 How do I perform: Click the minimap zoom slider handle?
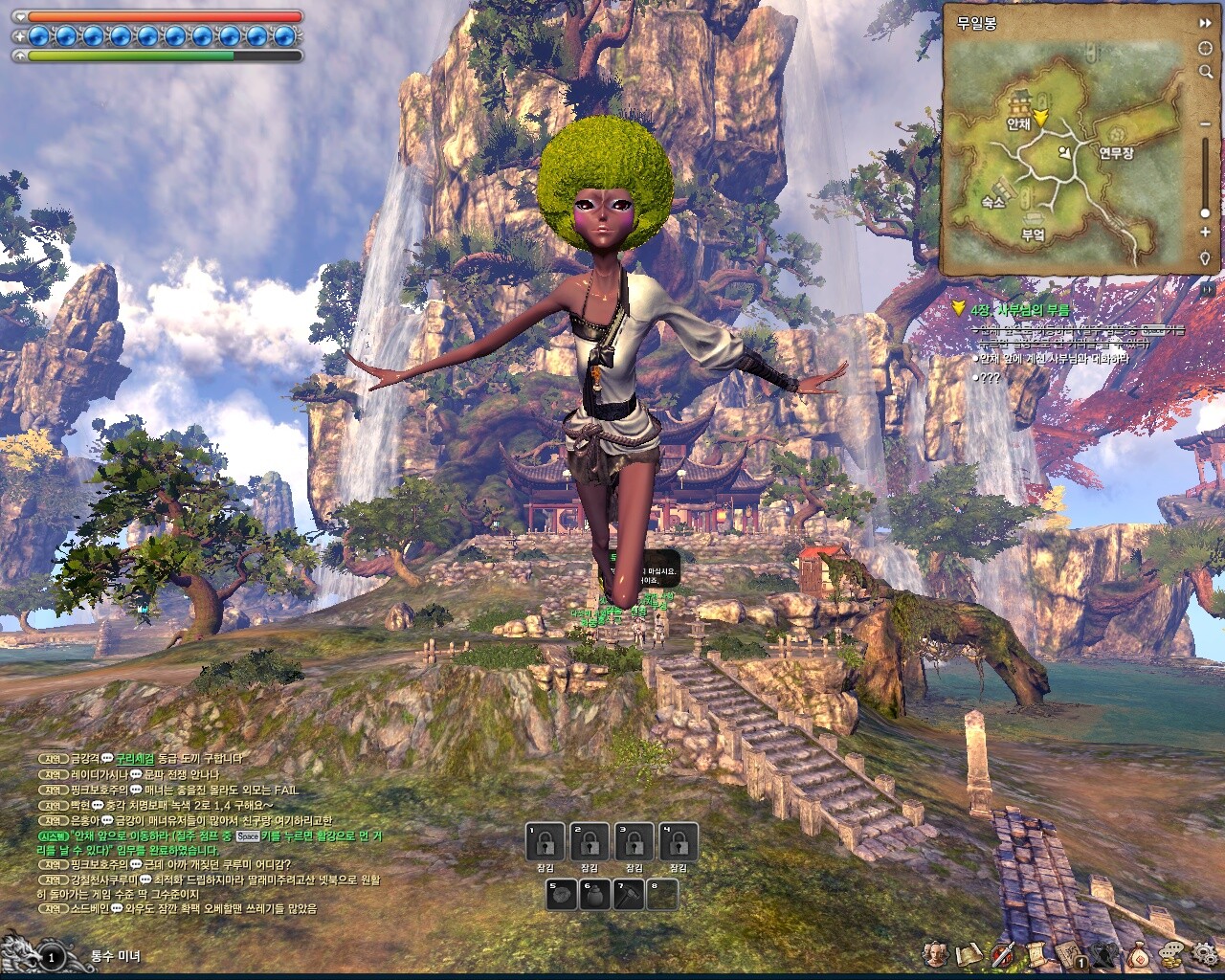[x=1206, y=212]
